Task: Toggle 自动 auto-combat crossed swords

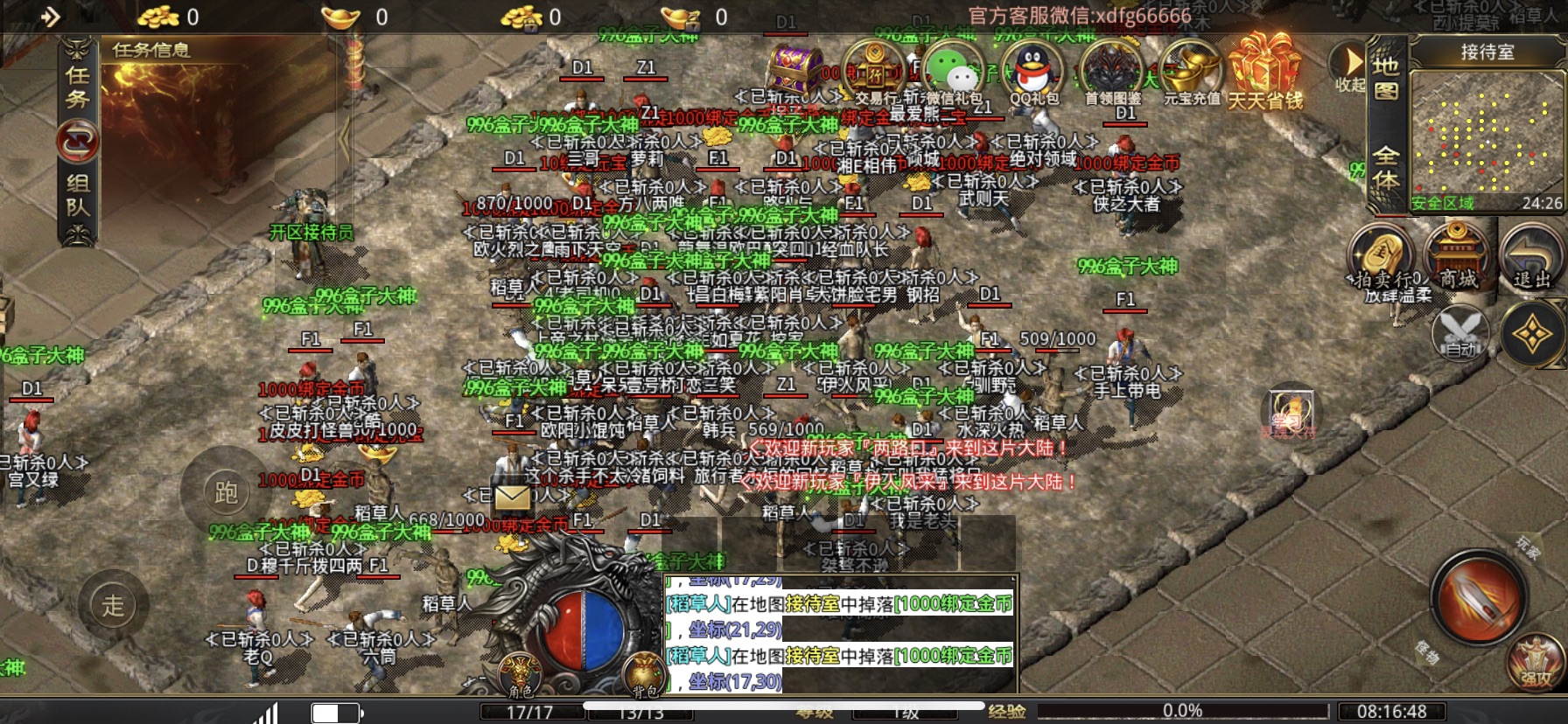Action: pyautogui.click(x=1459, y=333)
